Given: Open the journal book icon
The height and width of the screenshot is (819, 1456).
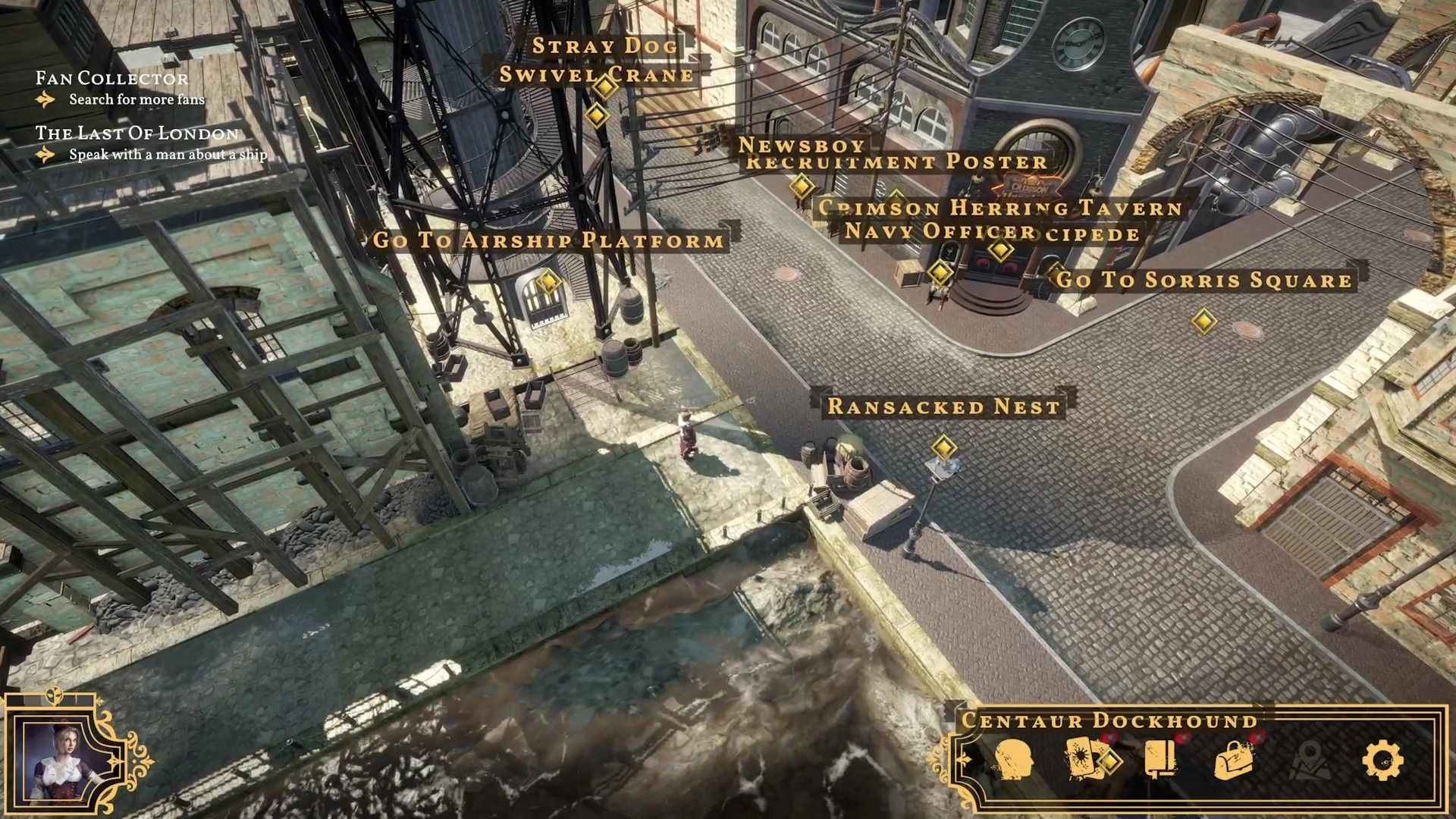Looking at the screenshot, I should [1160, 758].
